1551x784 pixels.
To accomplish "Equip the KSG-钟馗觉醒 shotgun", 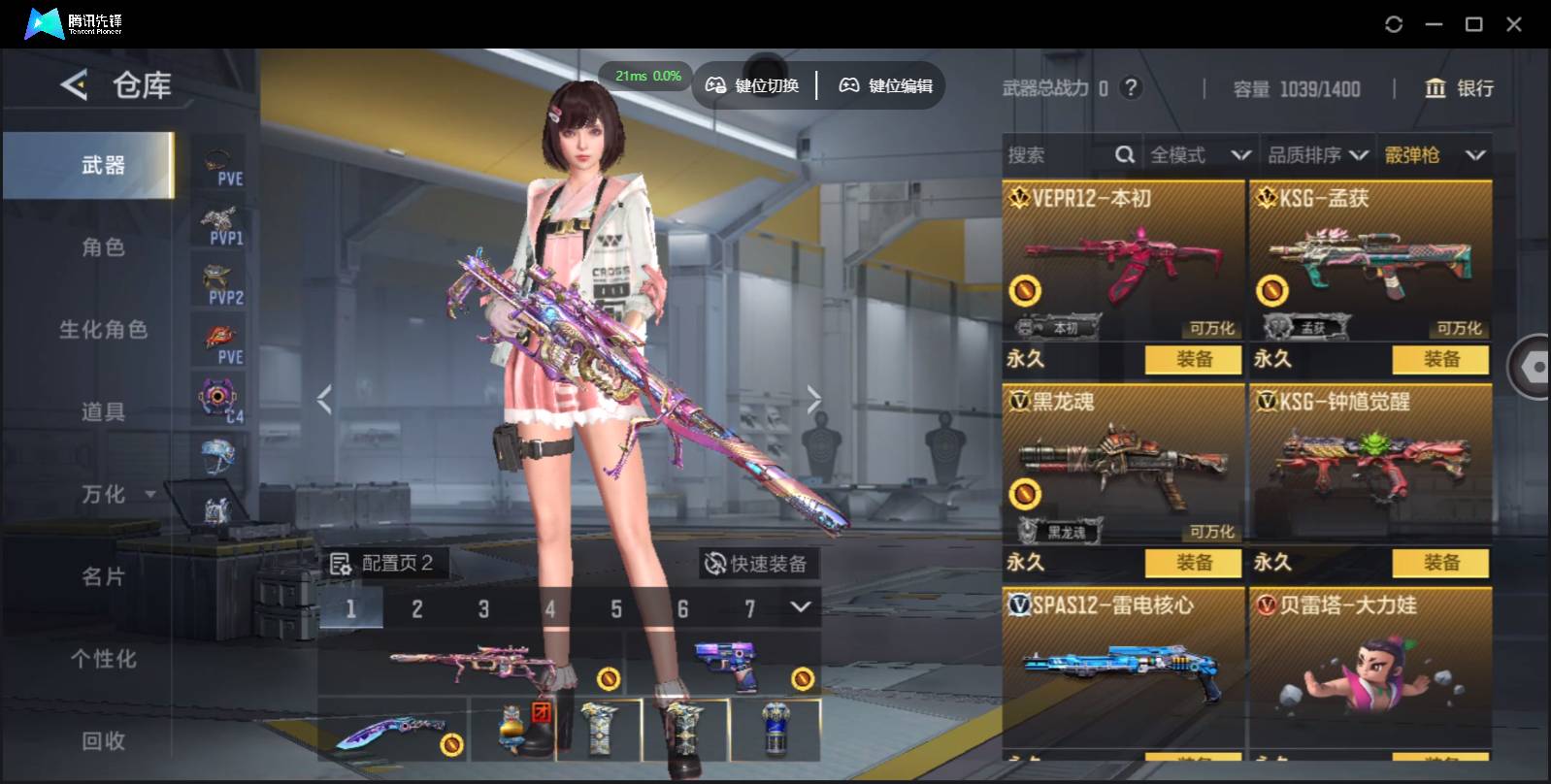I will (1440, 563).
